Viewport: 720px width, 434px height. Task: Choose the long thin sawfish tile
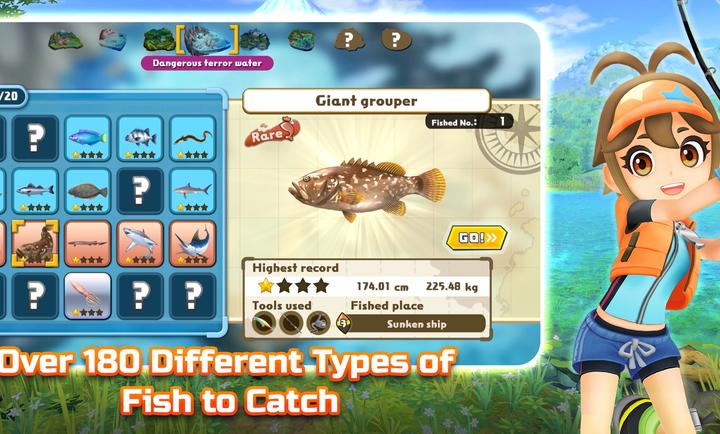coord(87,243)
